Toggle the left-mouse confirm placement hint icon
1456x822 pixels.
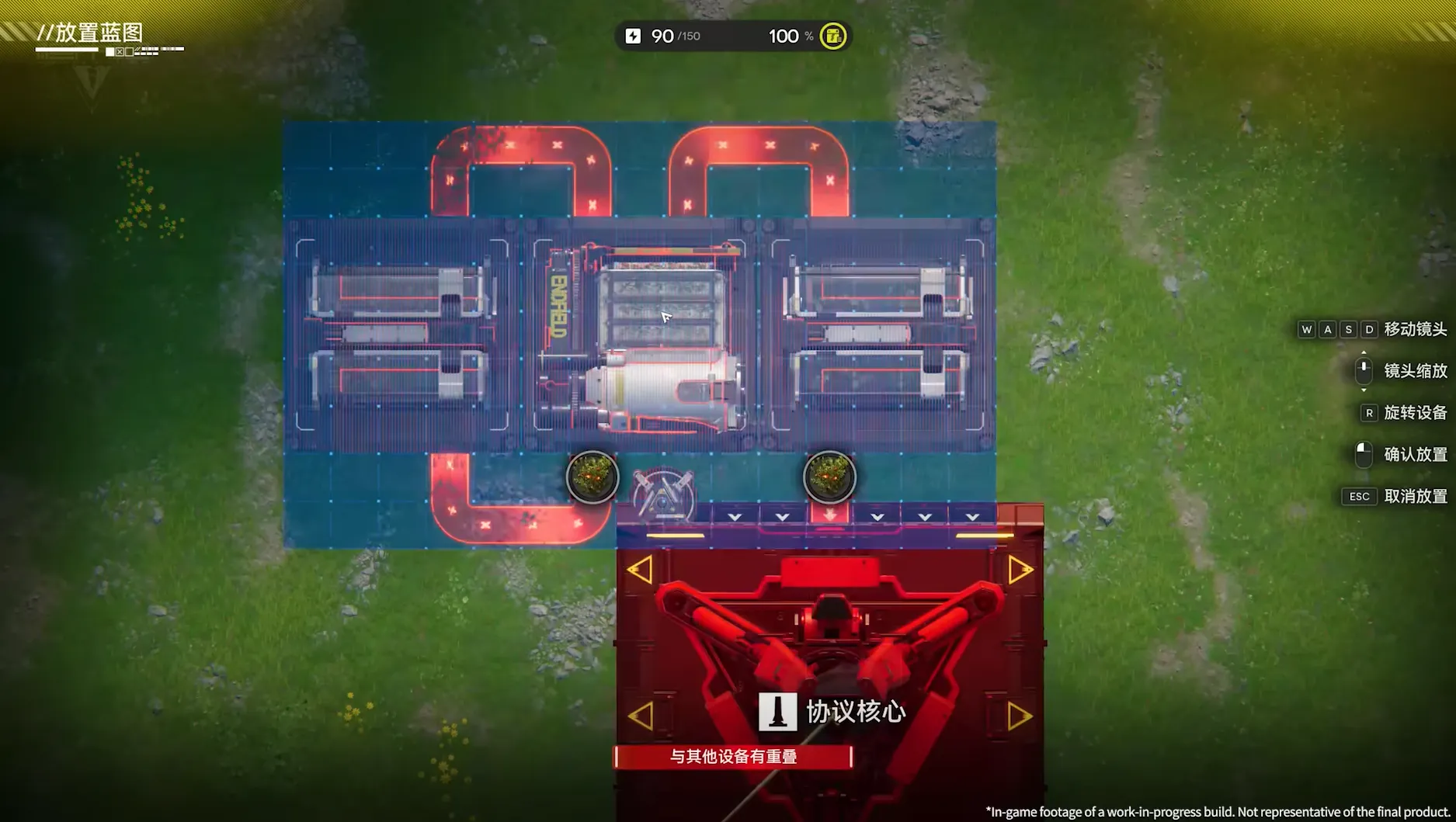click(x=1364, y=455)
